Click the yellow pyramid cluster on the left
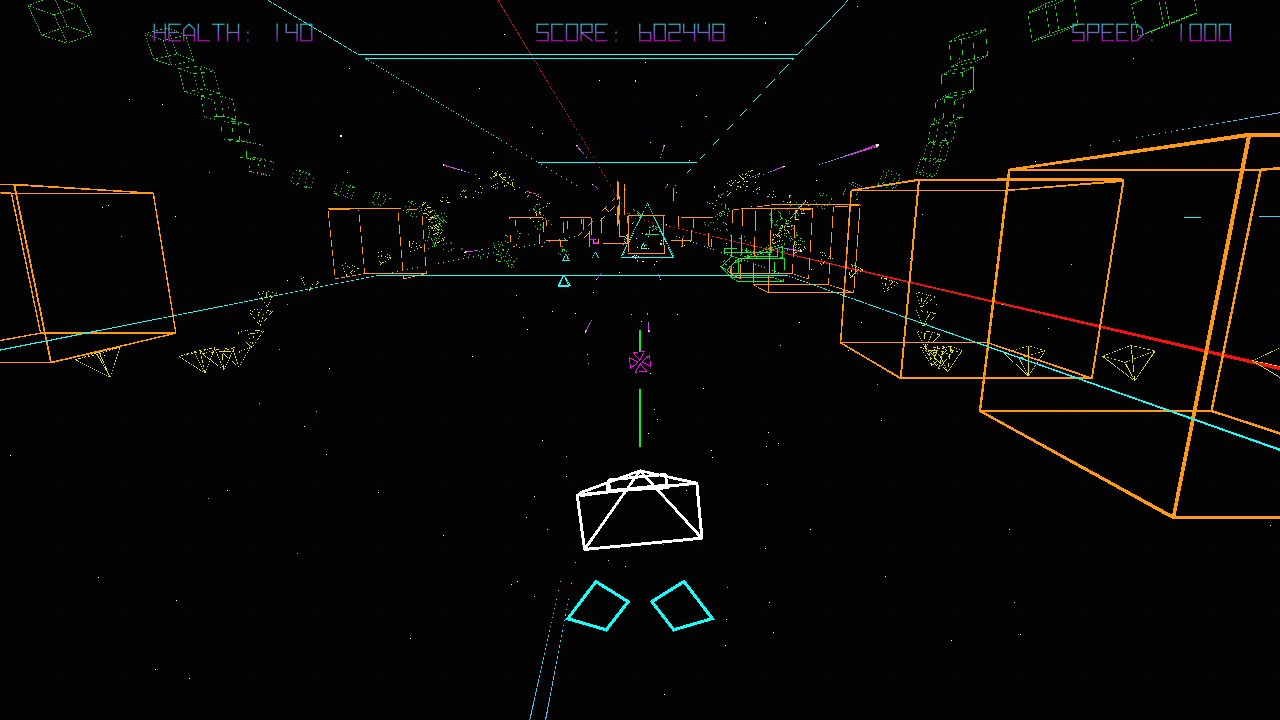Viewport: 1280px width, 720px height. tap(215, 358)
